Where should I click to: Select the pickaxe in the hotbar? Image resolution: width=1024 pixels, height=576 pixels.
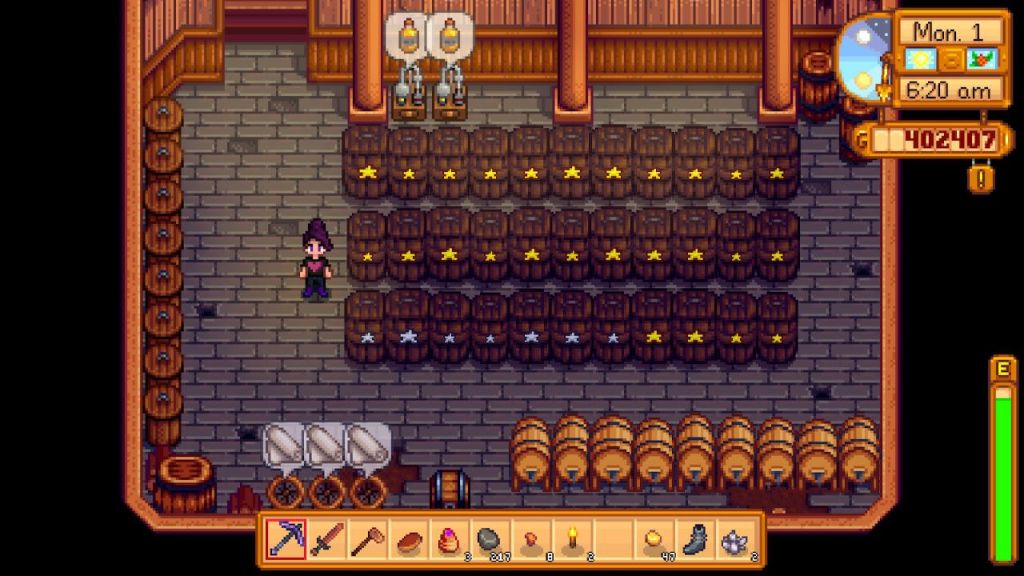pos(285,541)
